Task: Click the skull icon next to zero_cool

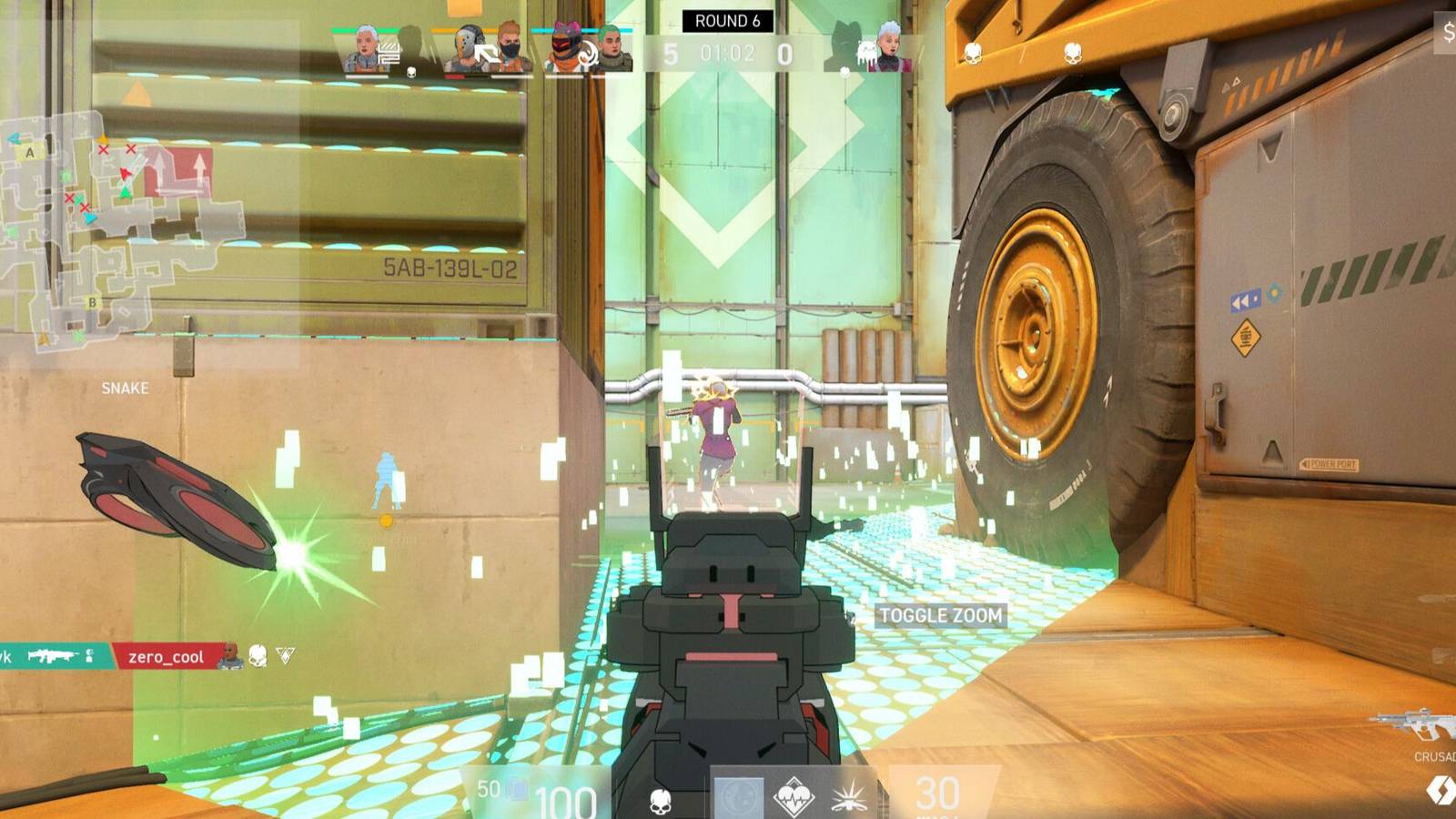Action: 258,654
